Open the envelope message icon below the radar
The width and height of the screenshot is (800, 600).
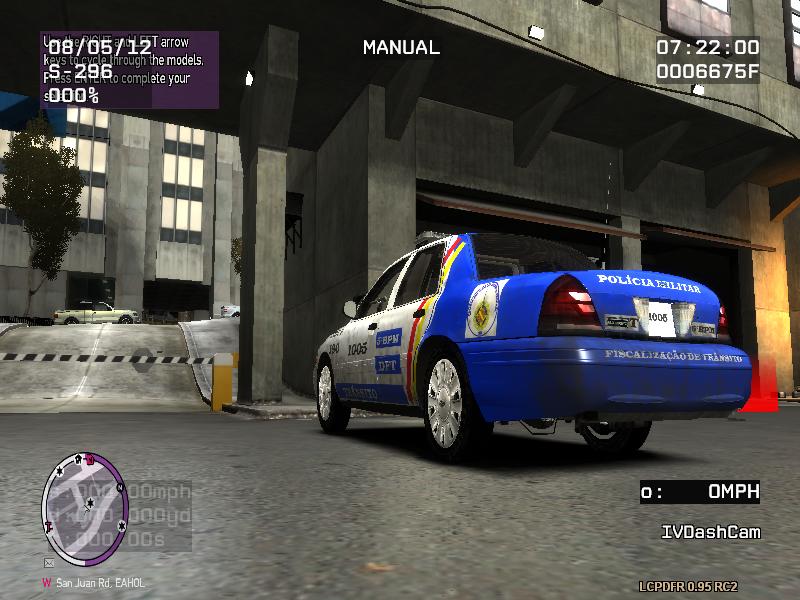coord(48,563)
